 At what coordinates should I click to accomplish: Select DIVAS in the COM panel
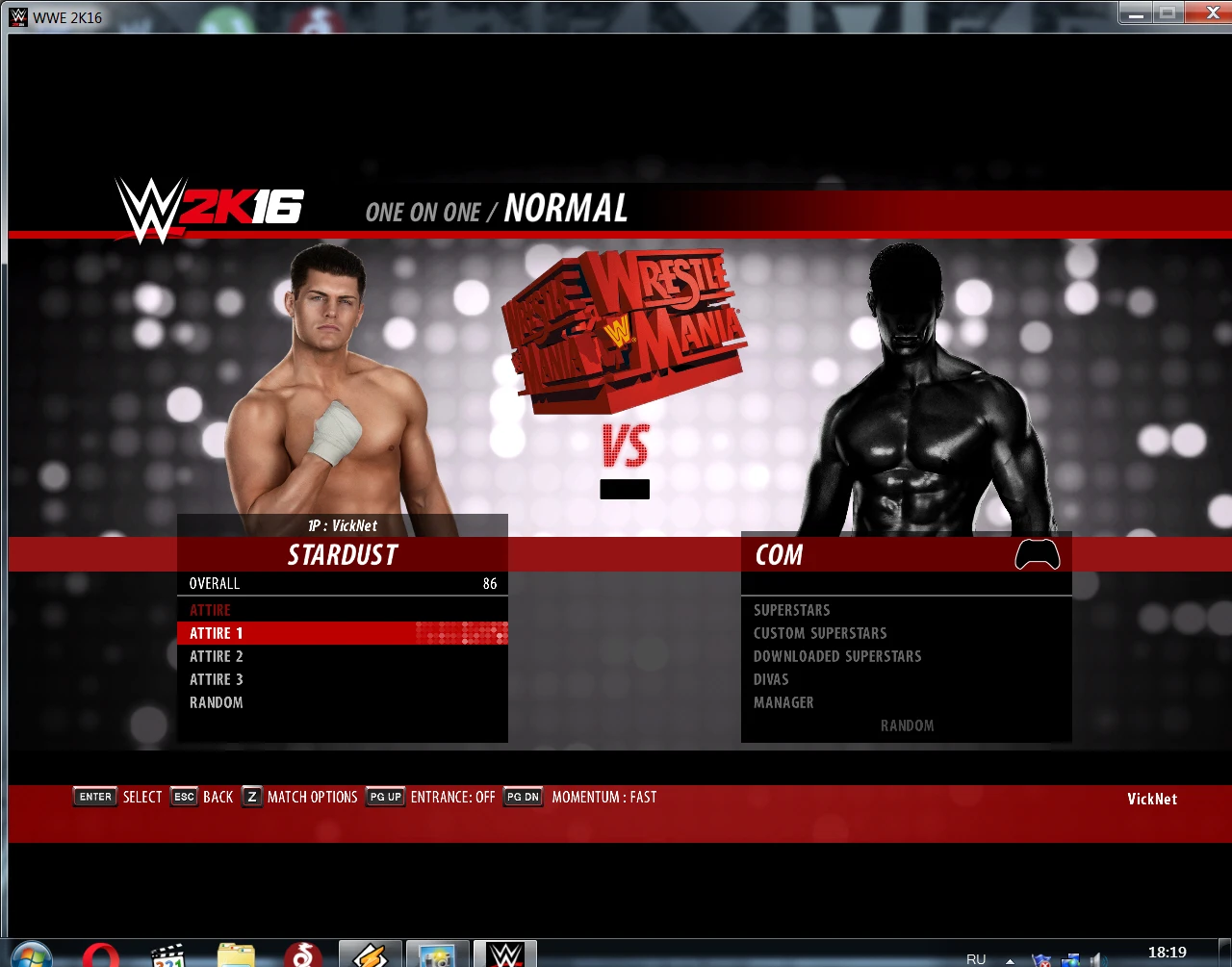[770, 679]
